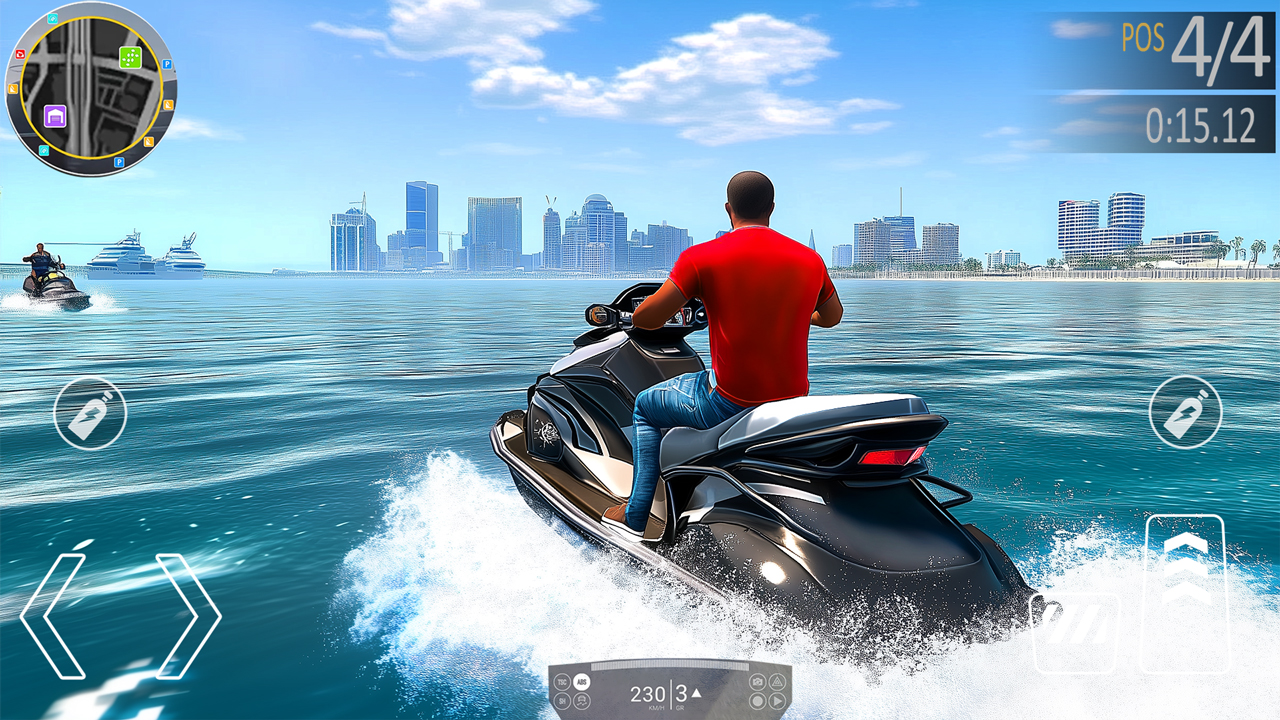Open the replay with the play icon
1280x720 pixels.
coord(776,700)
